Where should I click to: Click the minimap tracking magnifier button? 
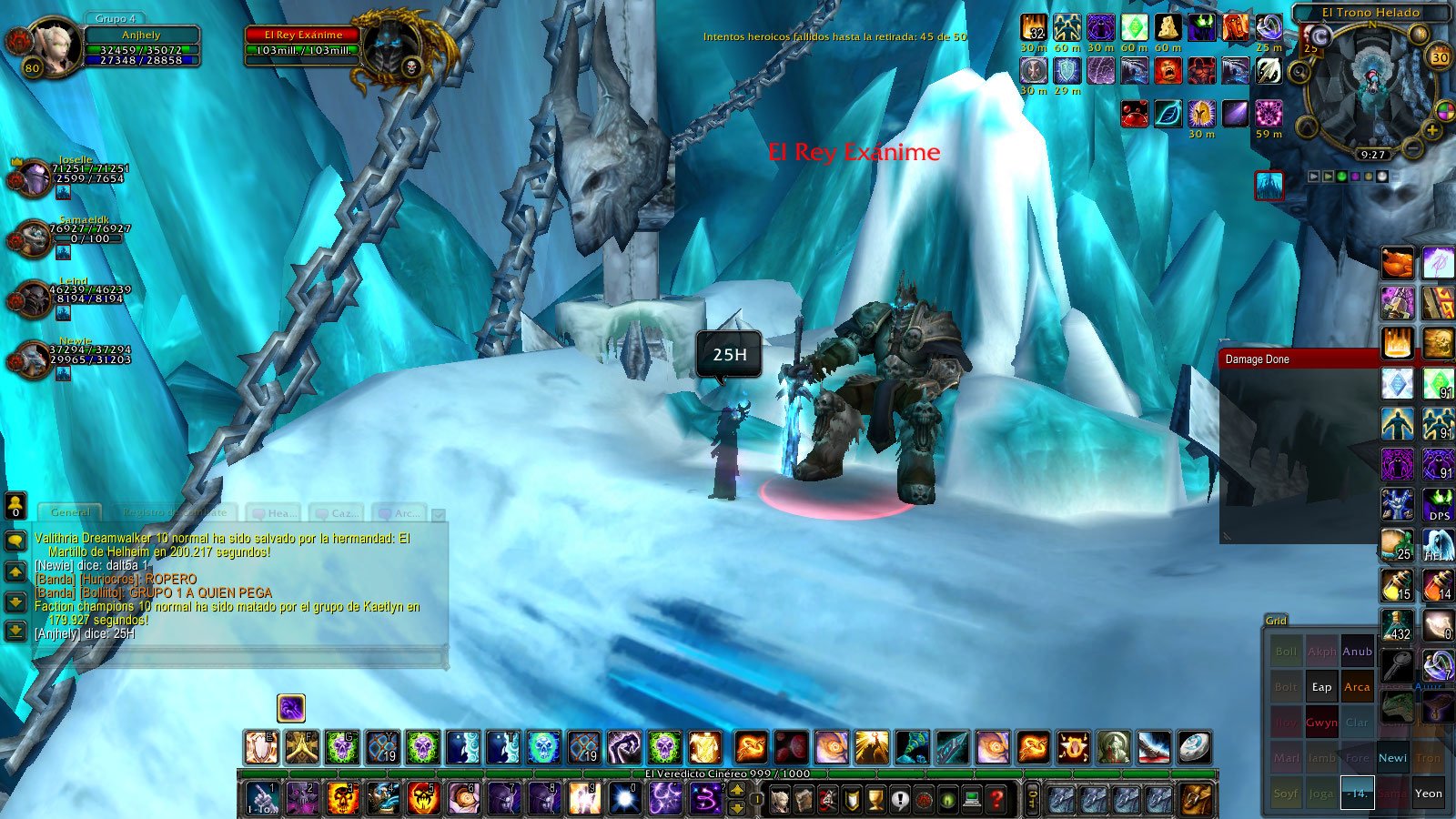coord(1302,69)
